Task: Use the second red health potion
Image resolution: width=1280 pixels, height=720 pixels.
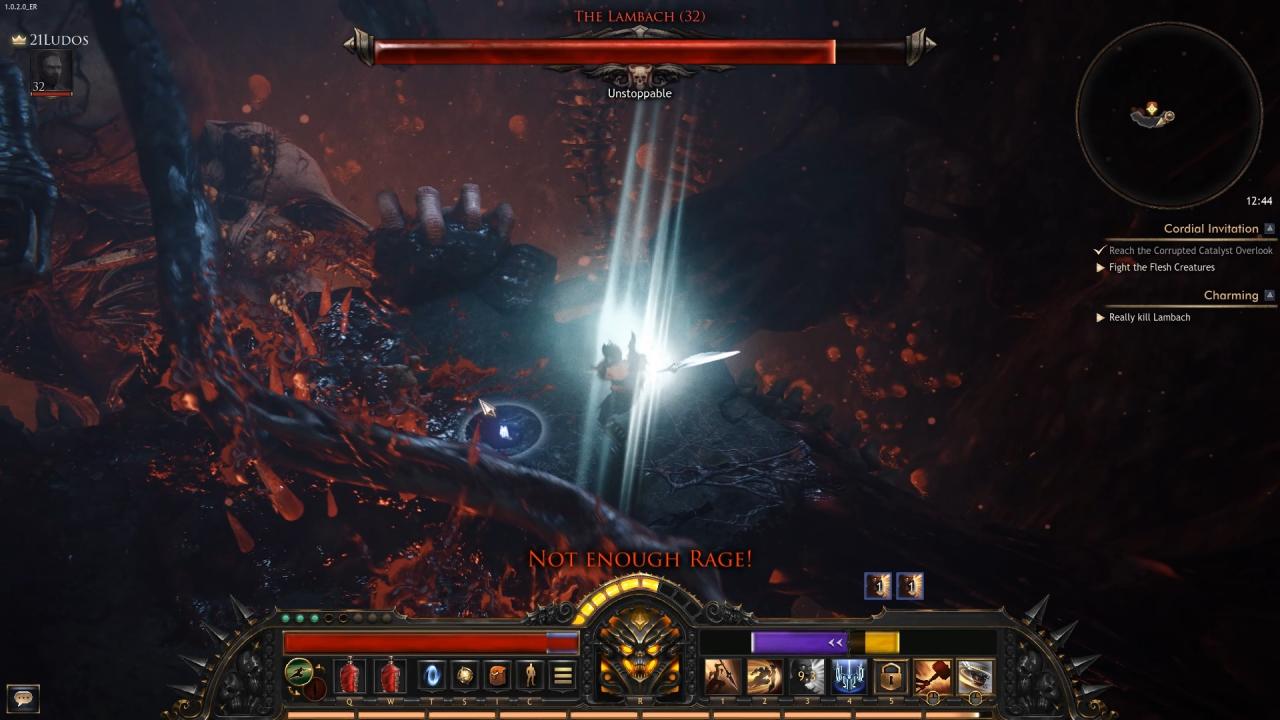Action: (390, 676)
